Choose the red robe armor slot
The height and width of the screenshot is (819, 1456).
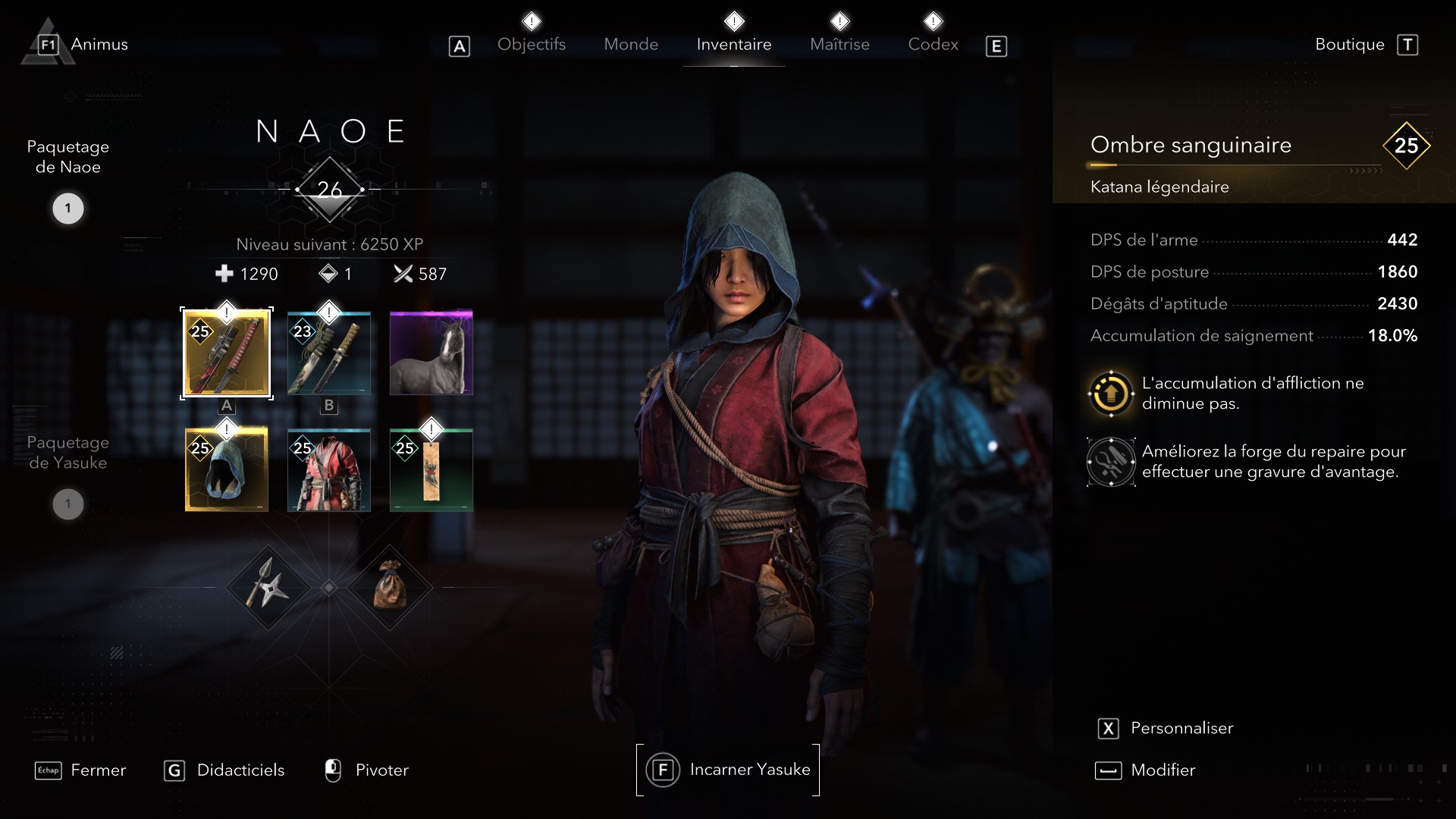pyautogui.click(x=329, y=470)
